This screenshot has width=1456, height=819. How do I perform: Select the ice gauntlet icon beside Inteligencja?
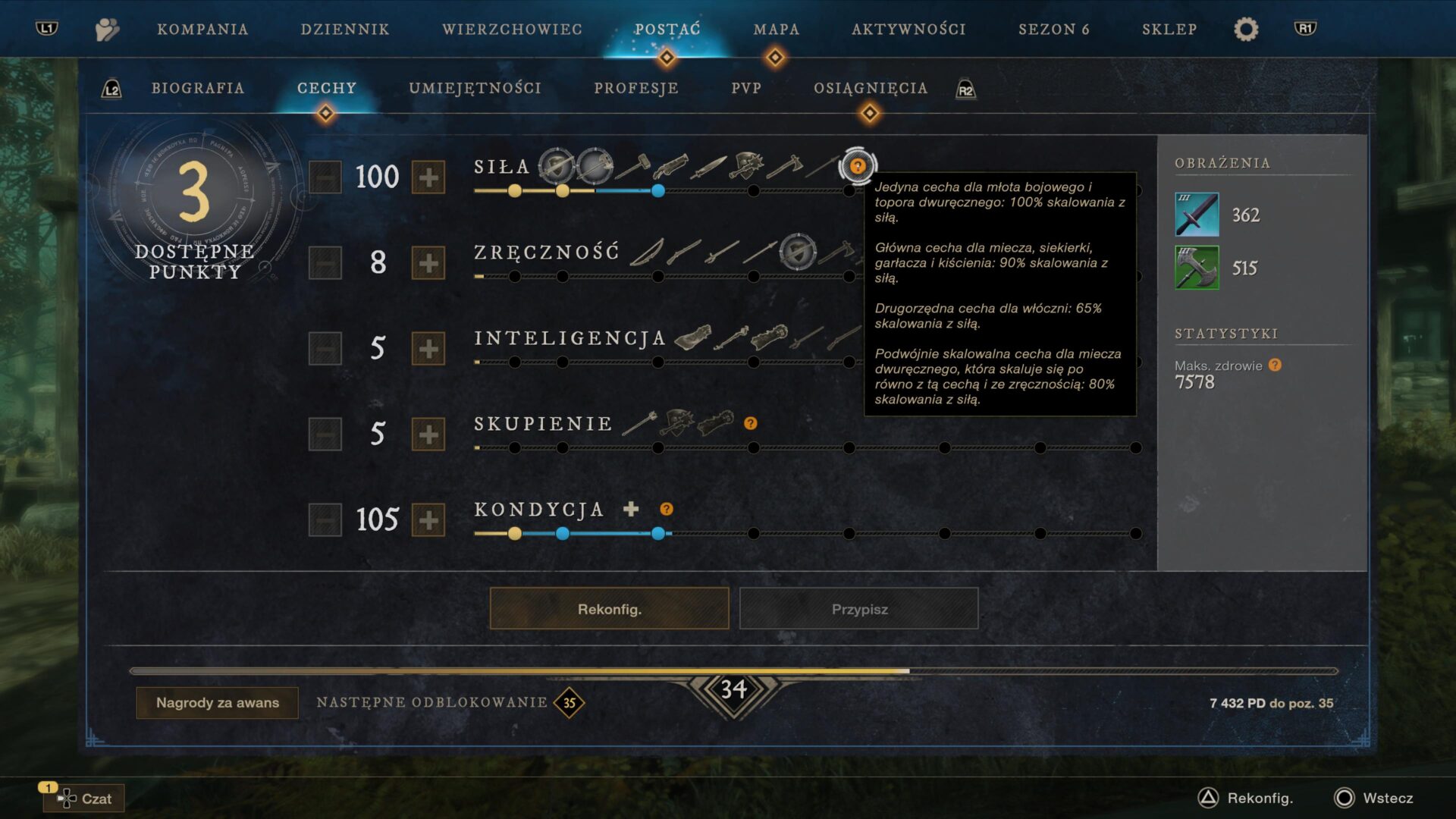[694, 338]
